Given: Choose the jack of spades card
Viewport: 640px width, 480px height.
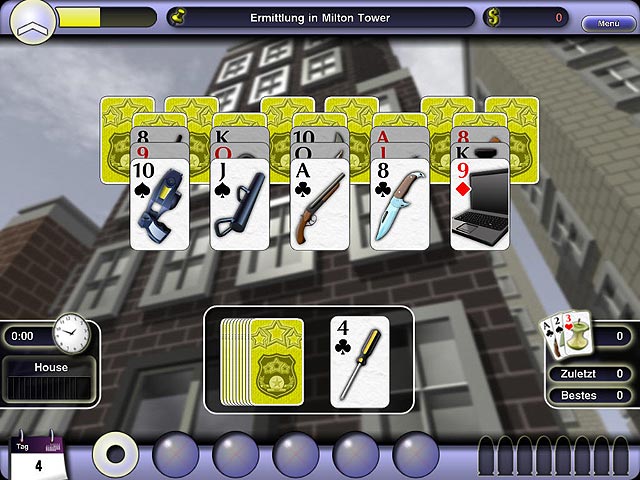Looking at the screenshot, I should click(x=240, y=205).
